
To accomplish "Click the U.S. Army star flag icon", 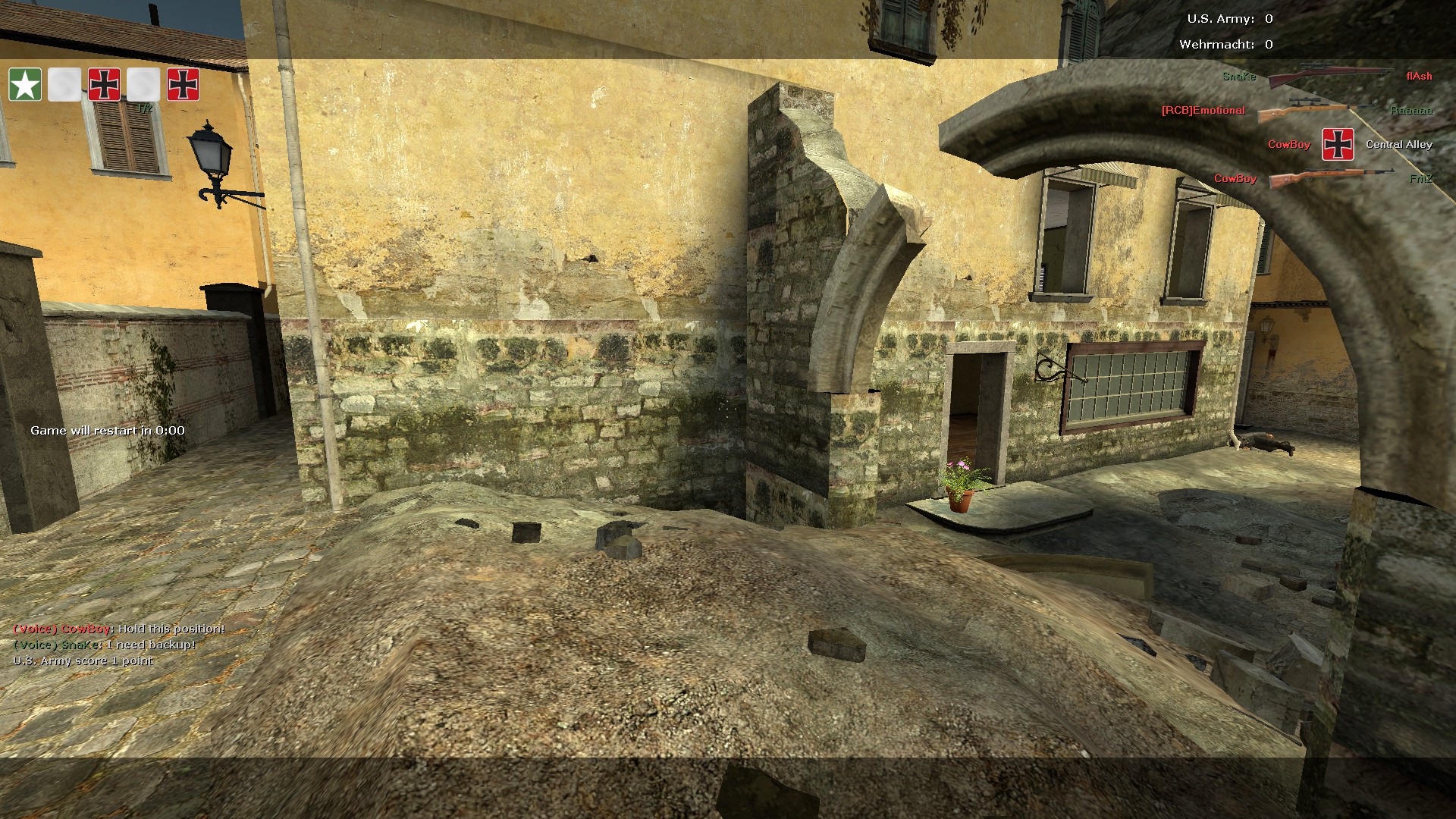I will tap(25, 84).
